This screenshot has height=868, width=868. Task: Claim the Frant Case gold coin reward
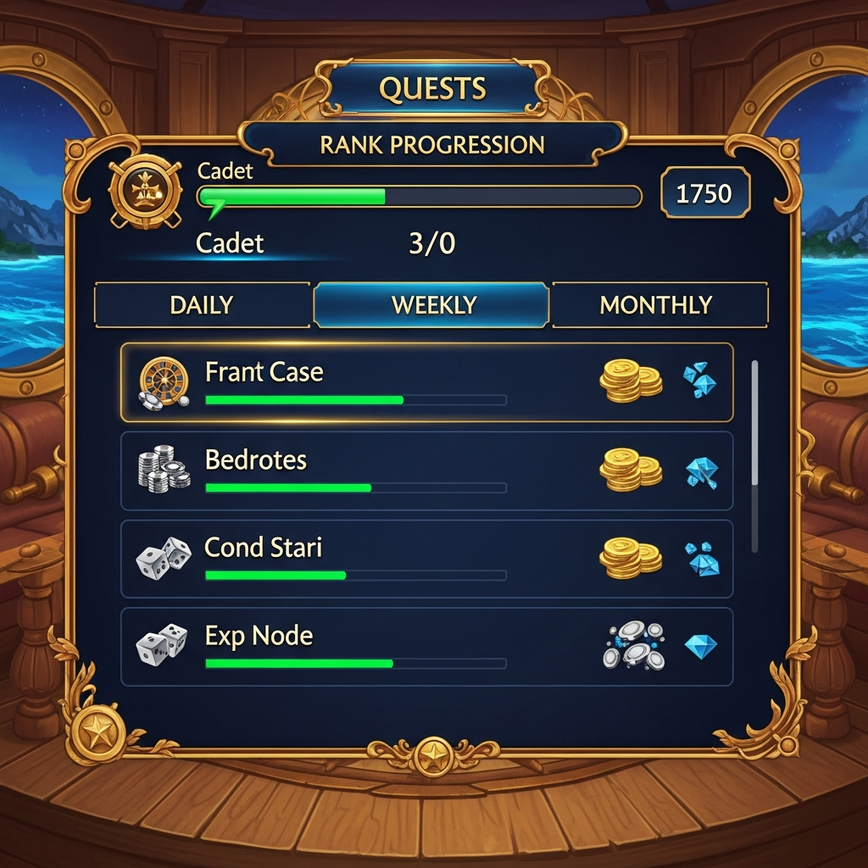[630, 382]
